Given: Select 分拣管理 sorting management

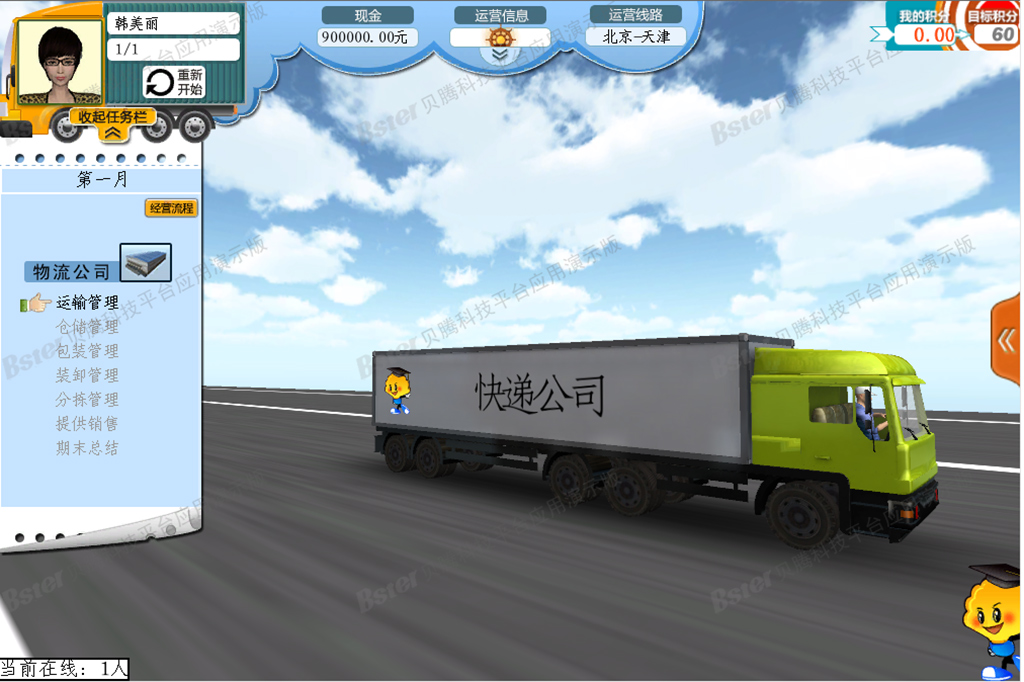Looking at the screenshot, I should click(87, 399).
